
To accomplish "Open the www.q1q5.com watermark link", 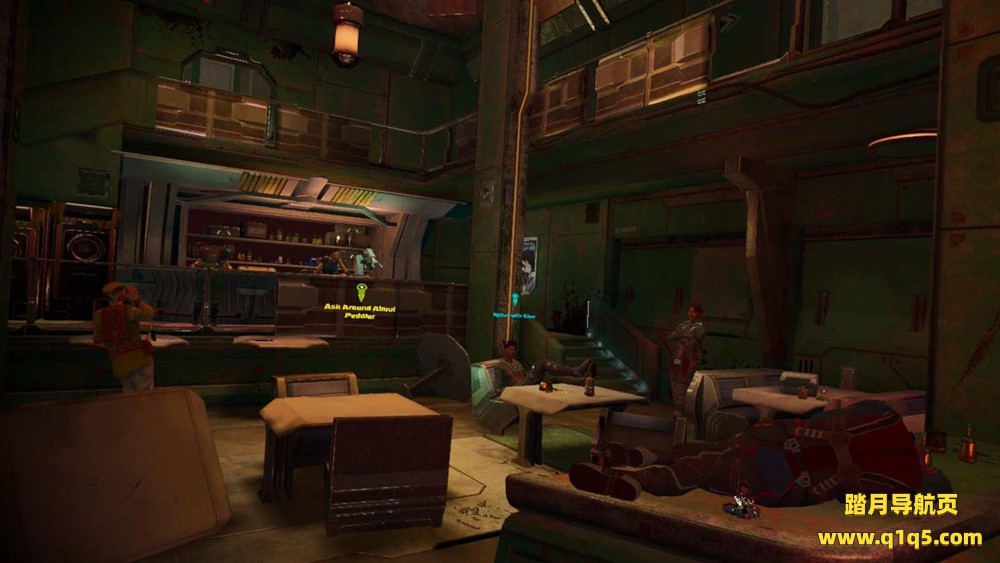I will coord(899,538).
